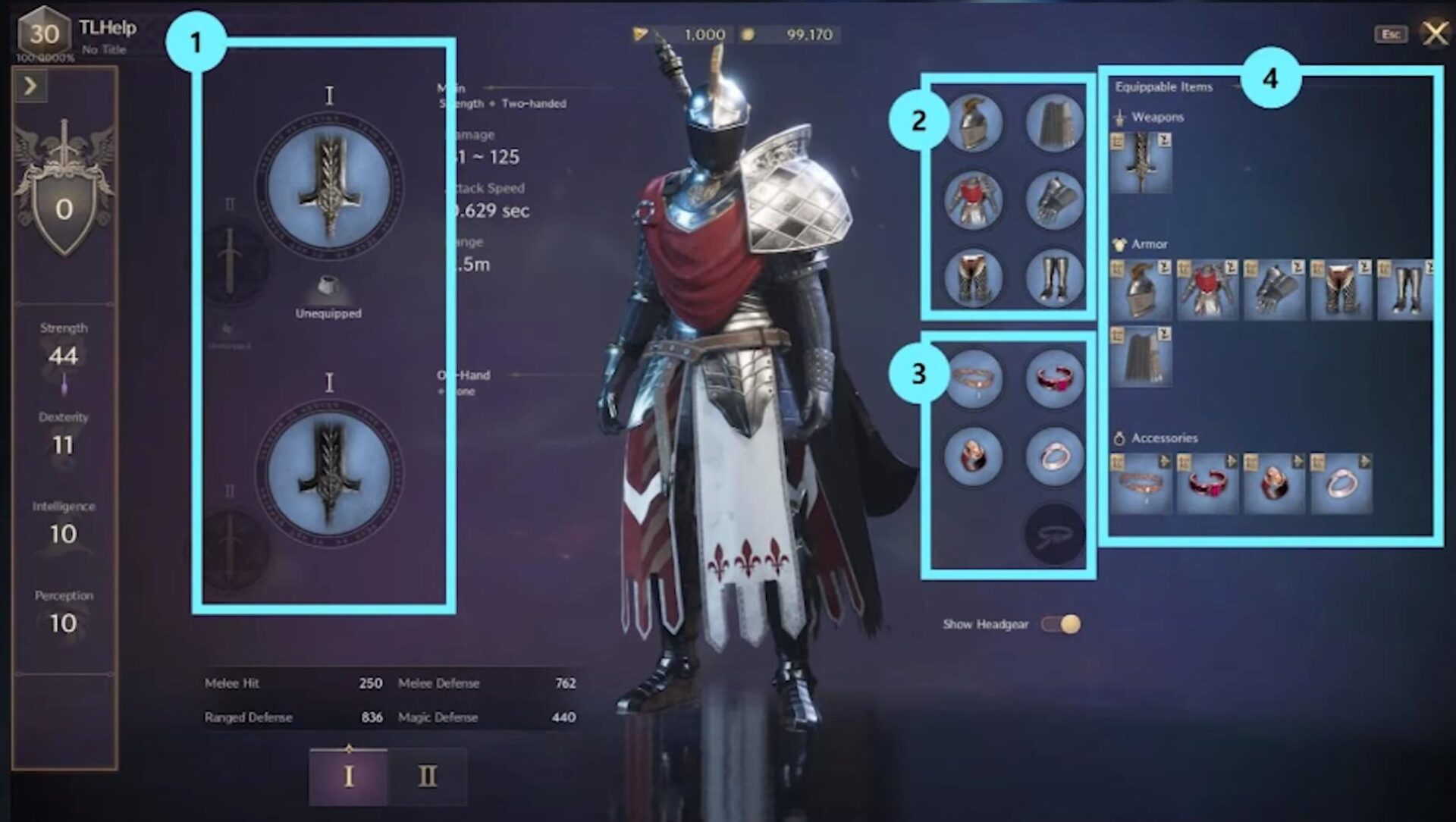
Task: Select the equipped cloak slot
Action: point(1054,123)
